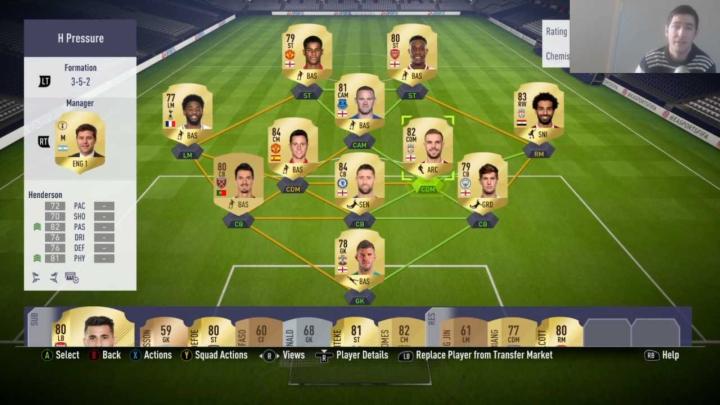
Task: Select the 77 CDM reserve card
Action: coord(510,331)
